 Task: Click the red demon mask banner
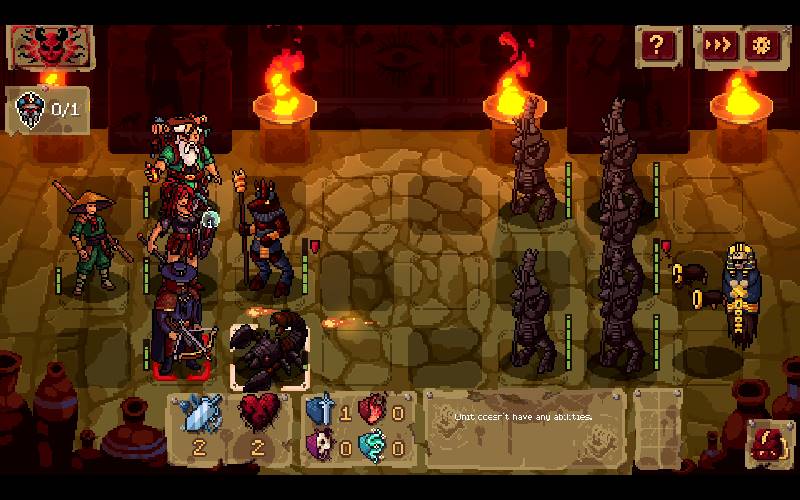tap(50, 46)
